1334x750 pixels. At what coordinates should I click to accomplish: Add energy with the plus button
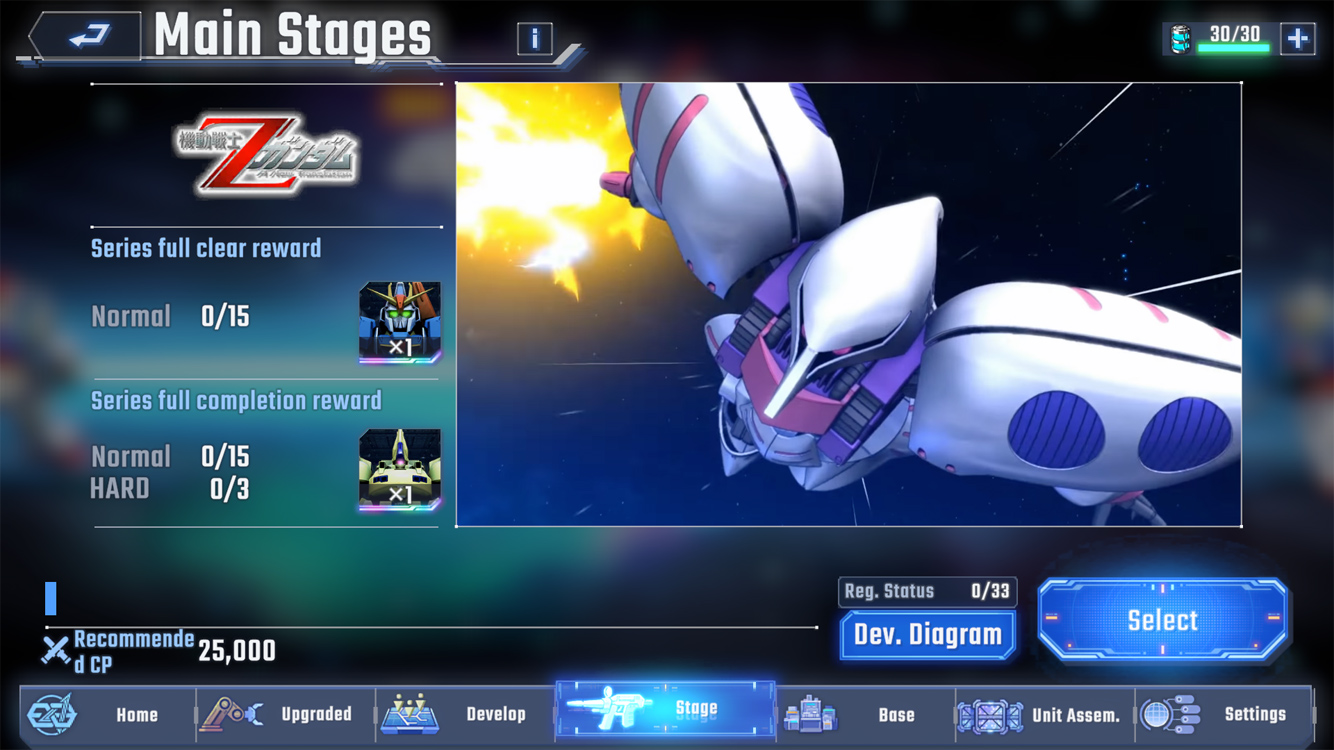point(1297,39)
